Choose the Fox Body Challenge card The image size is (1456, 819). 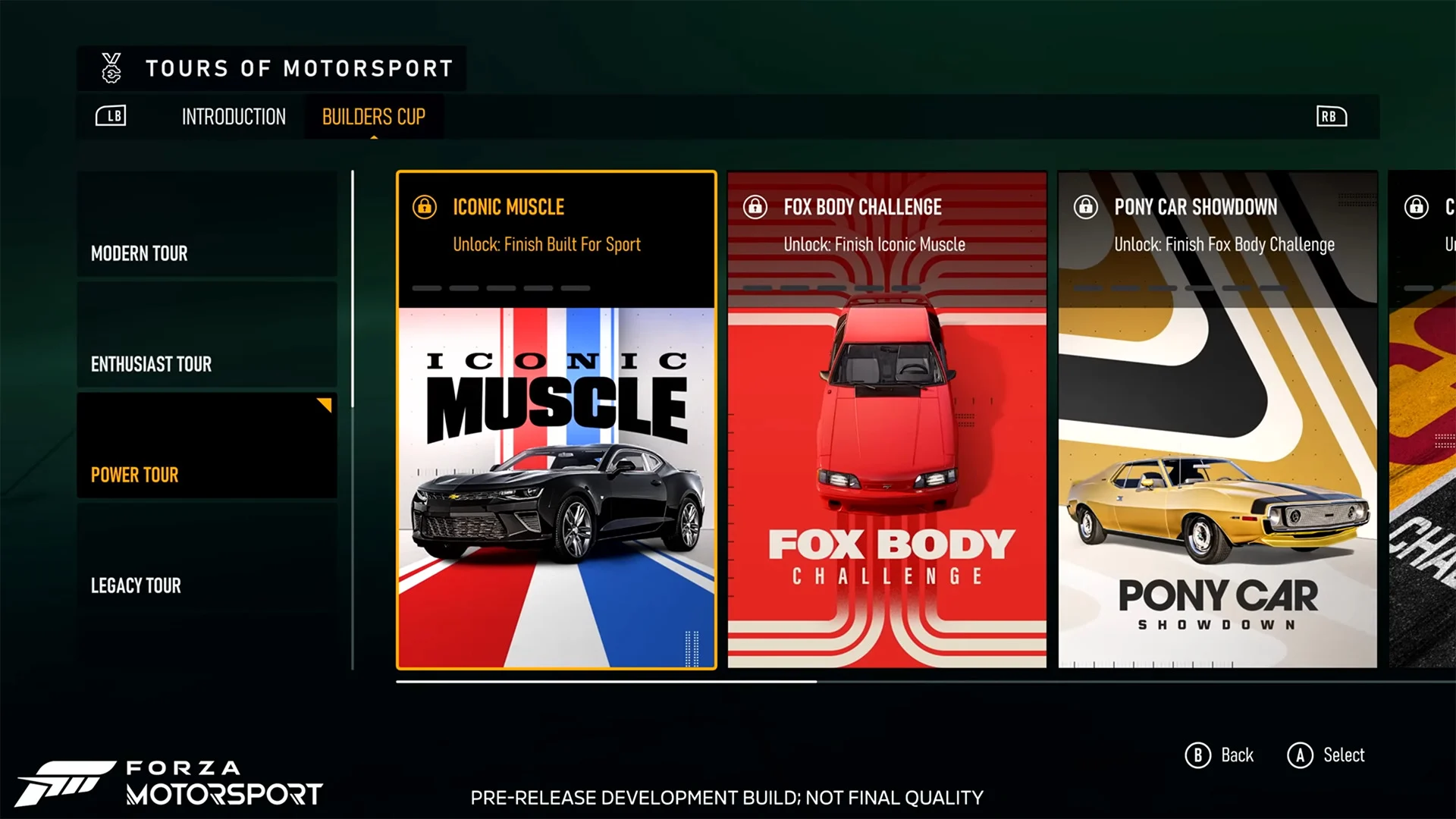pyautogui.click(x=886, y=420)
